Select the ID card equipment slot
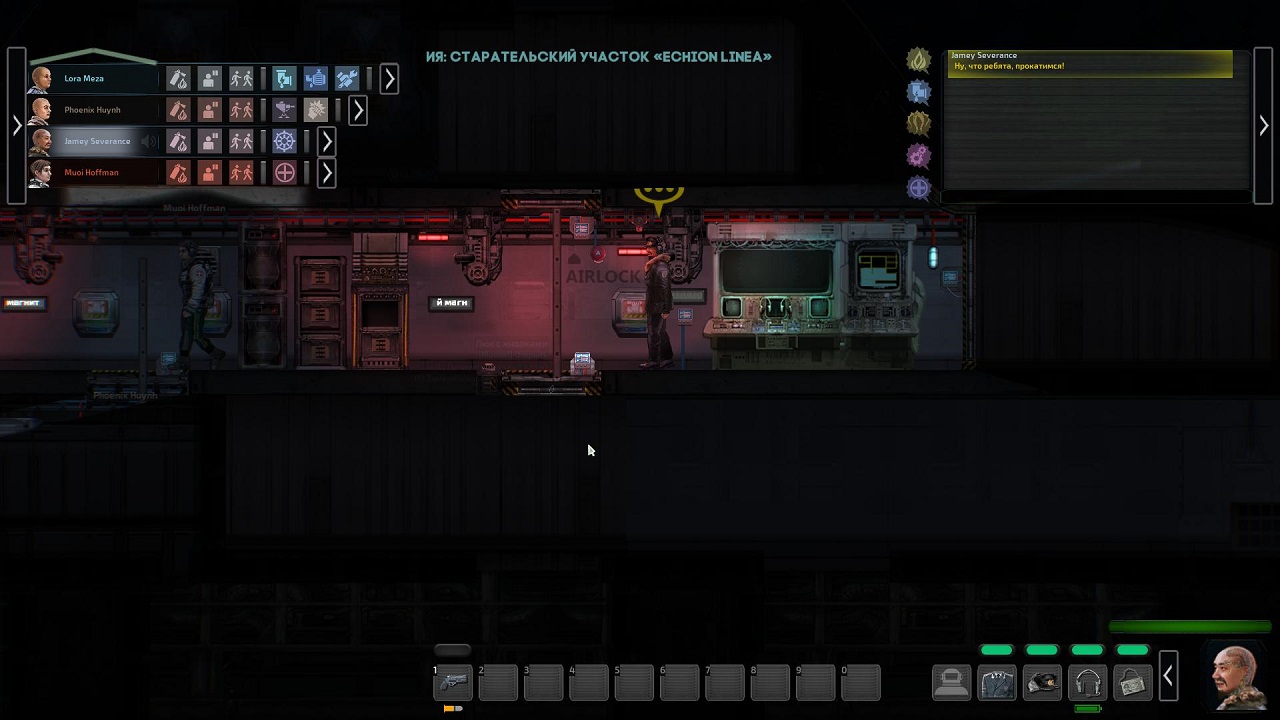Viewport: 1280px width, 720px height. (1132, 683)
